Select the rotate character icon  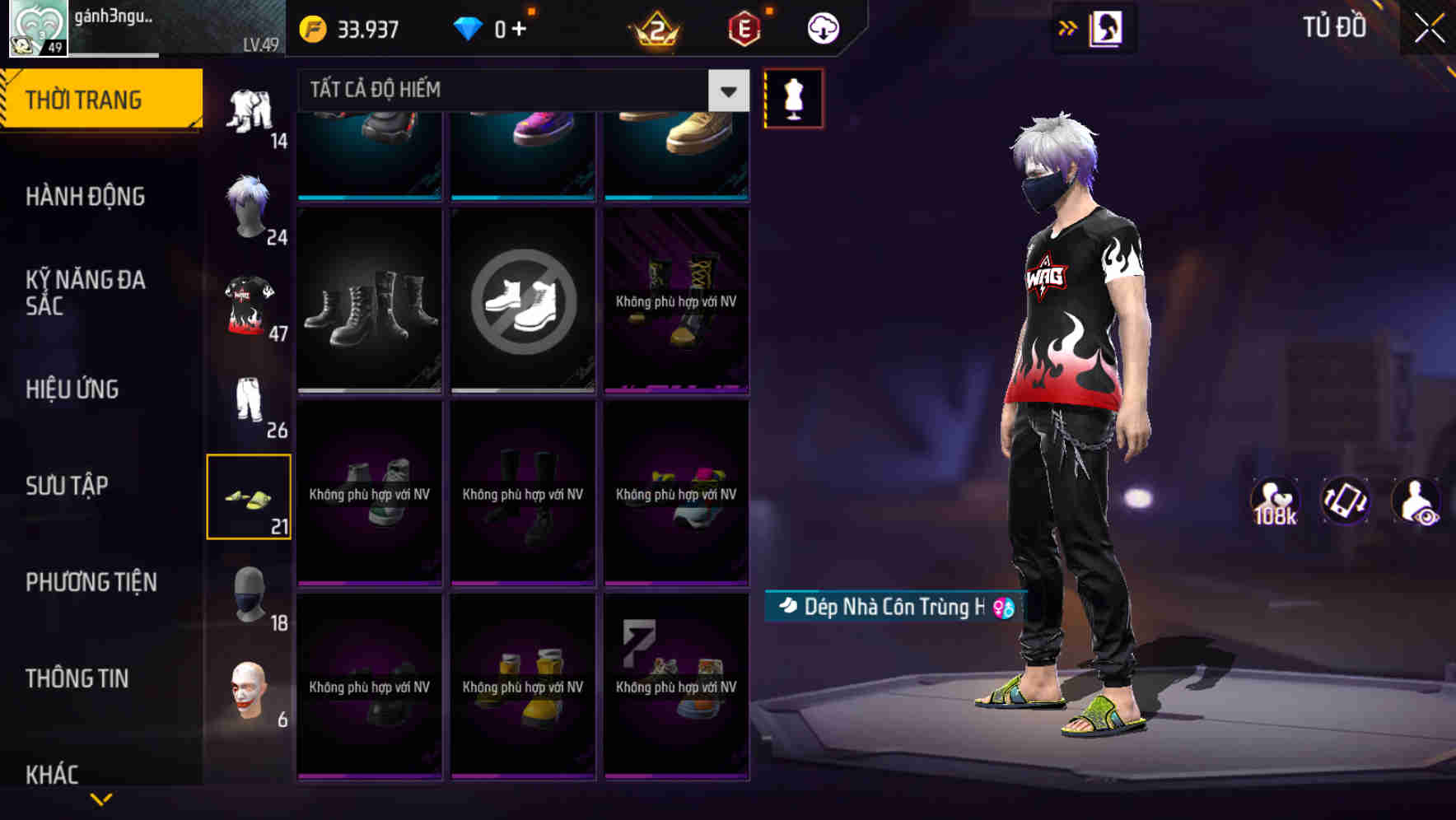(1345, 501)
